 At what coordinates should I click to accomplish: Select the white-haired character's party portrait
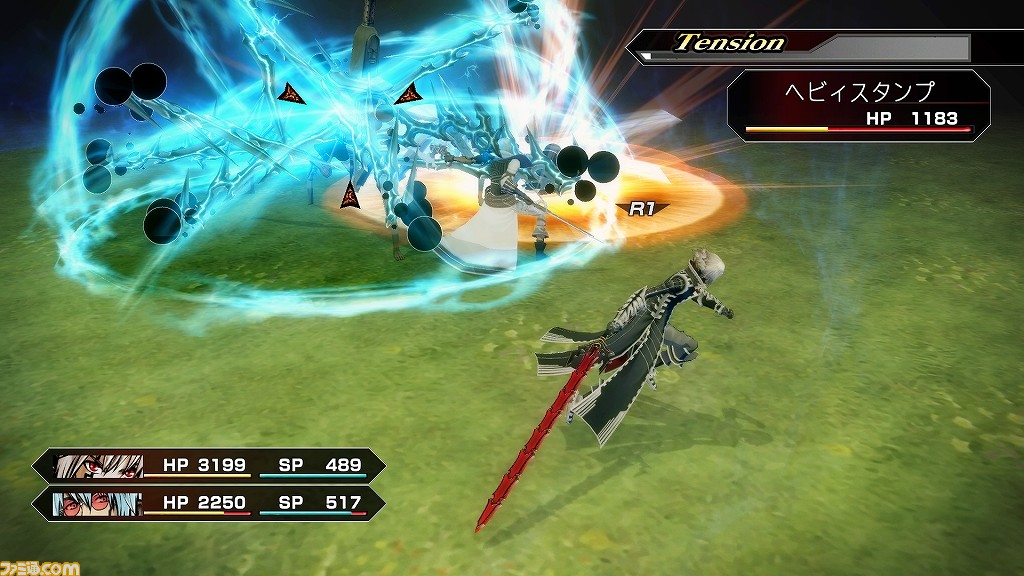98,466
